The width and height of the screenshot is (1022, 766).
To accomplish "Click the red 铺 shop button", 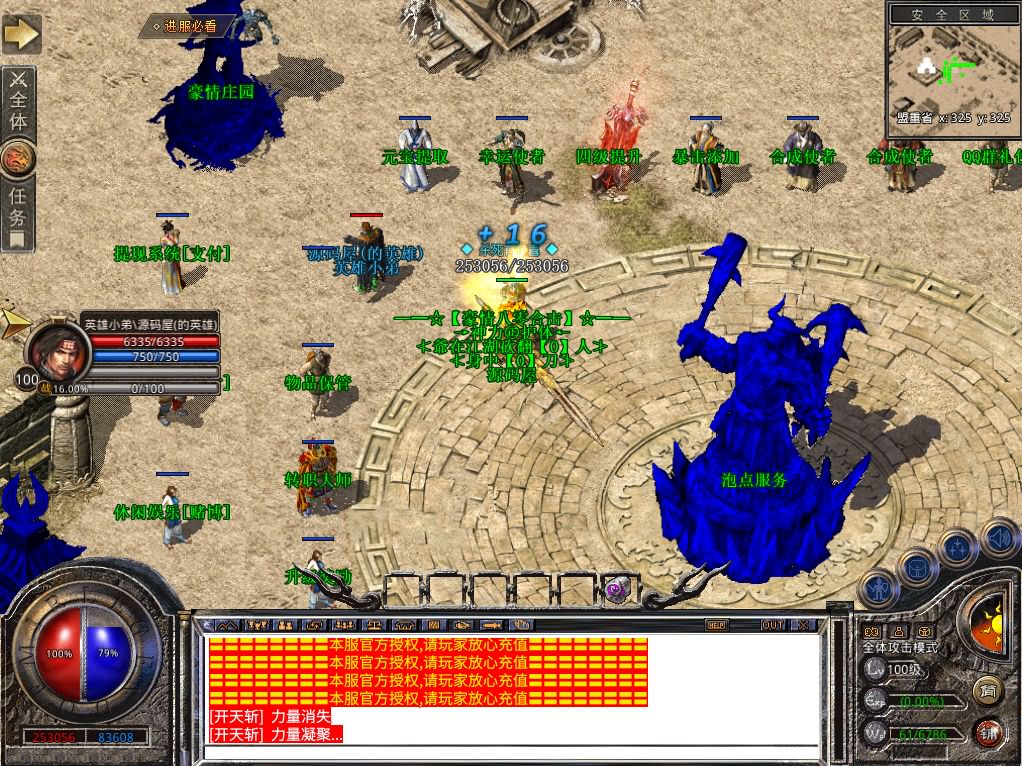I will (988, 731).
